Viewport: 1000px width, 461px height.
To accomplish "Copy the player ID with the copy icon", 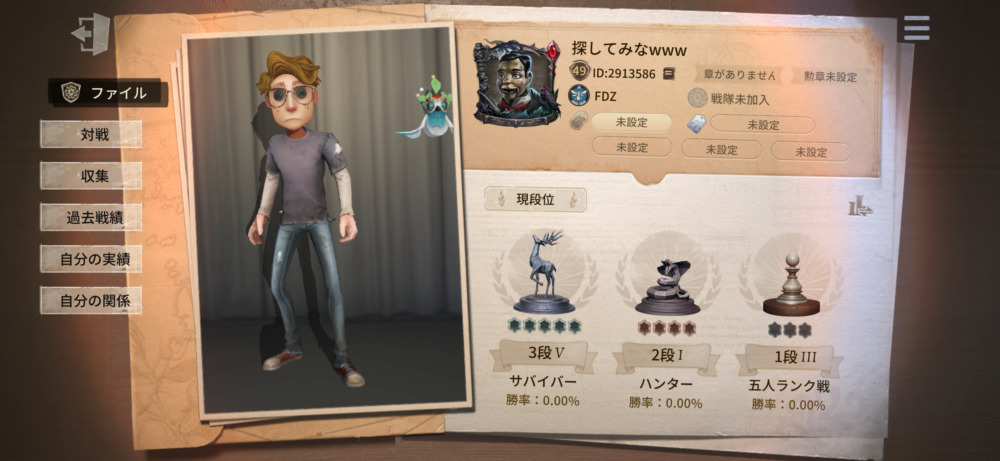I will pos(669,73).
